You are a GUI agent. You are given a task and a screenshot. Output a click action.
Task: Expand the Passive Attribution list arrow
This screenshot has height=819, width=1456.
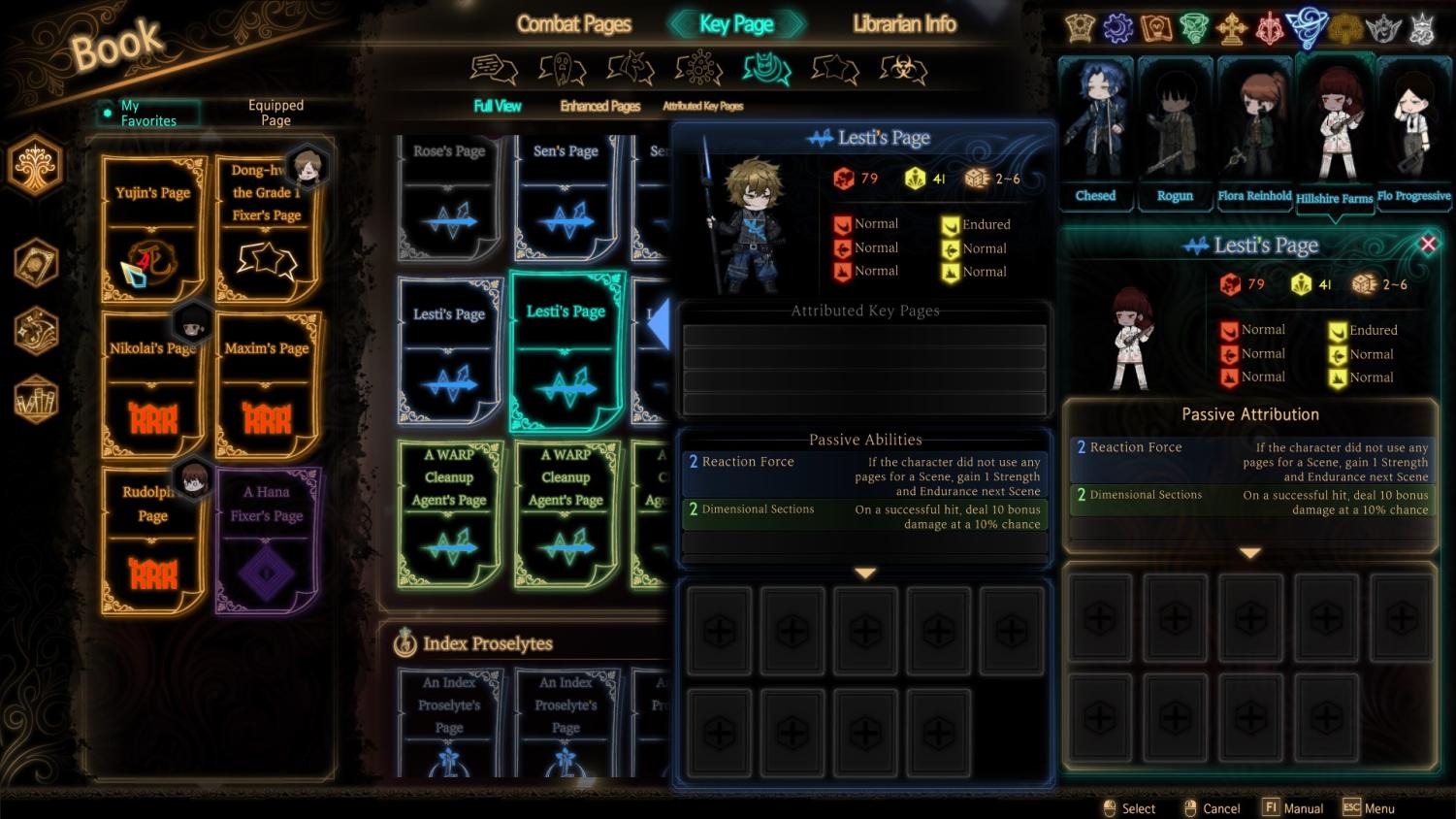(1249, 553)
